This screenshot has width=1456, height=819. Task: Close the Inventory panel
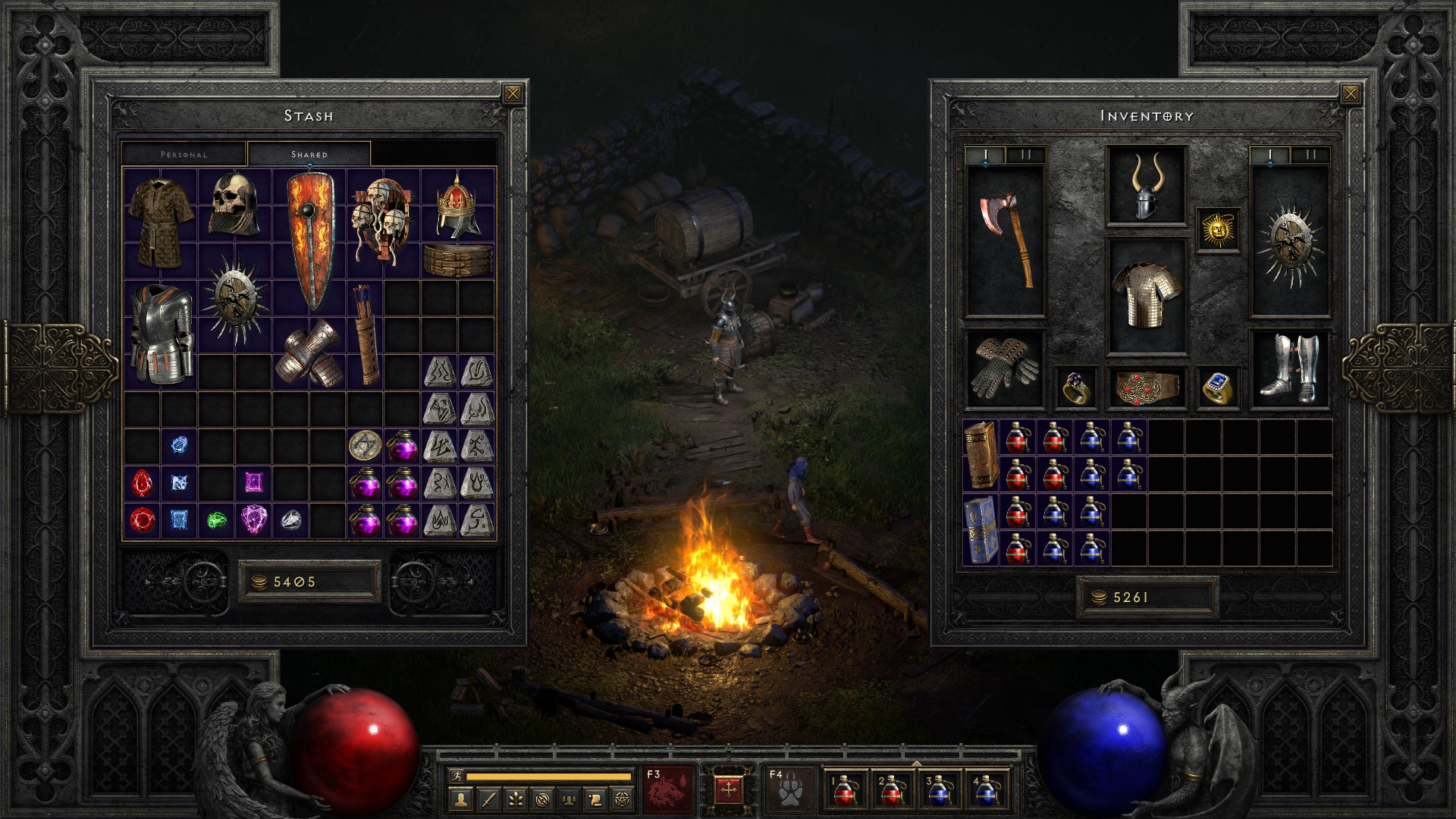coord(1350,94)
